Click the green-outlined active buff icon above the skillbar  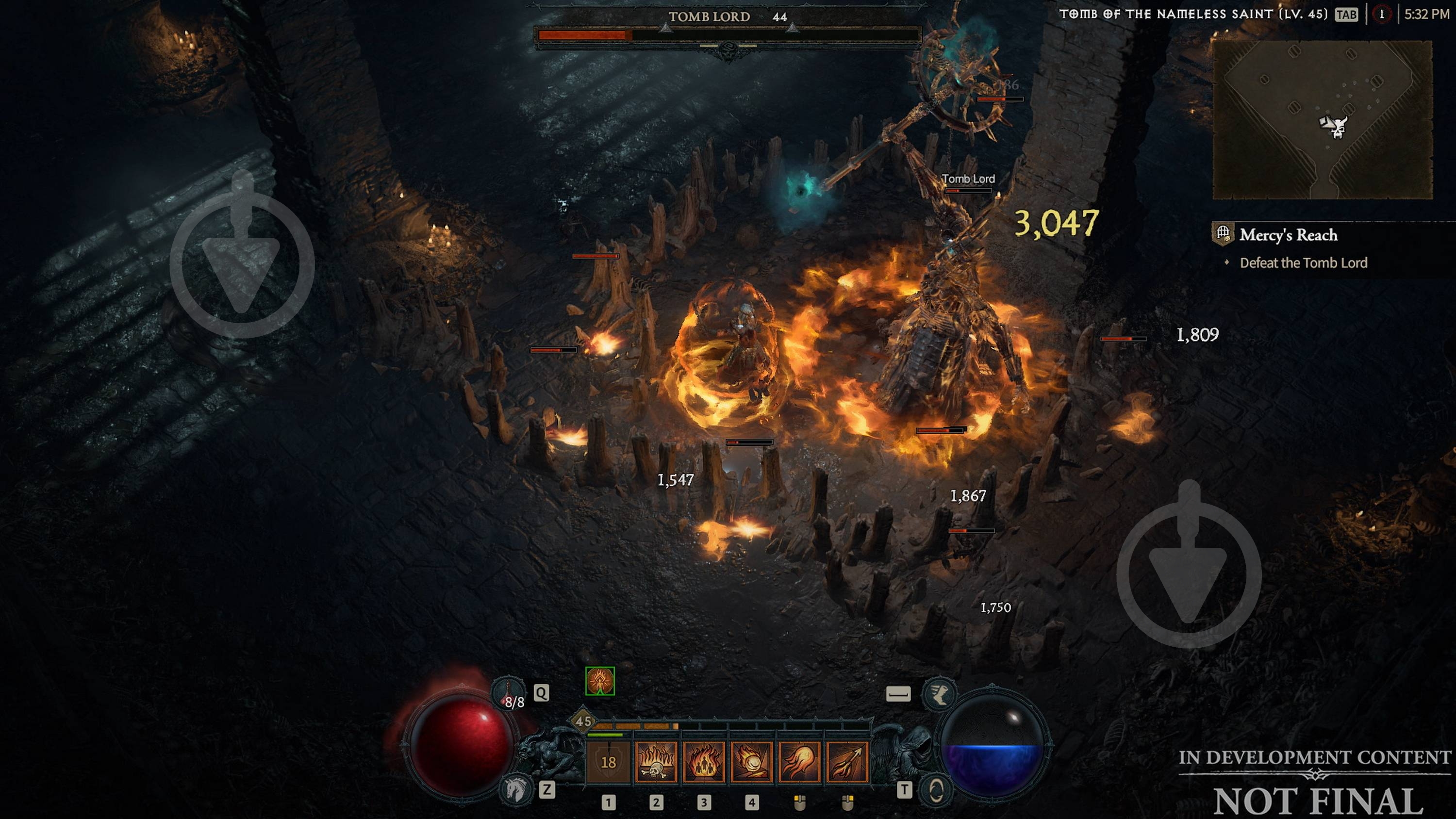[600, 683]
